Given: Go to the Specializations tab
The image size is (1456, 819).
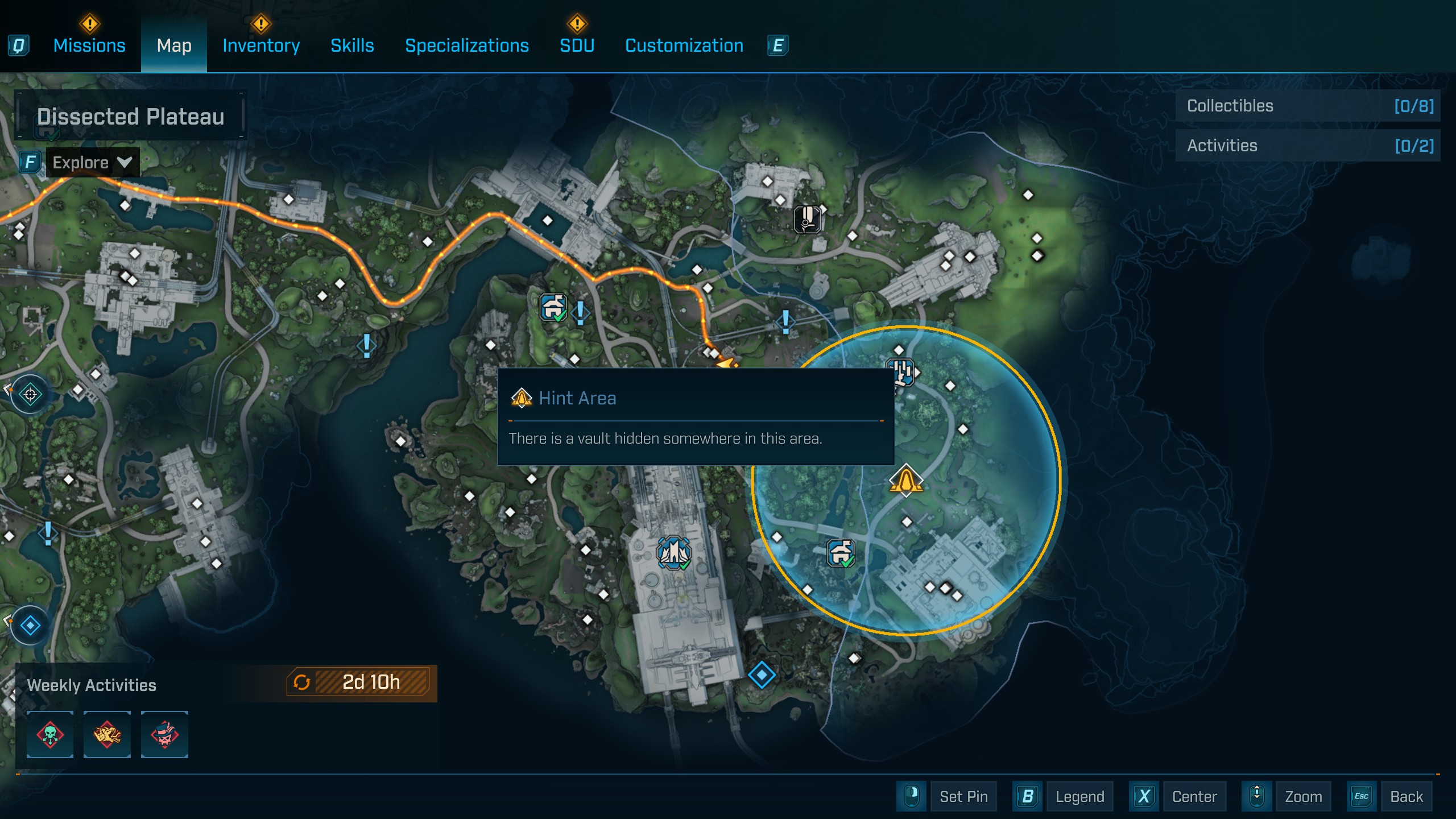Looking at the screenshot, I should (466, 45).
